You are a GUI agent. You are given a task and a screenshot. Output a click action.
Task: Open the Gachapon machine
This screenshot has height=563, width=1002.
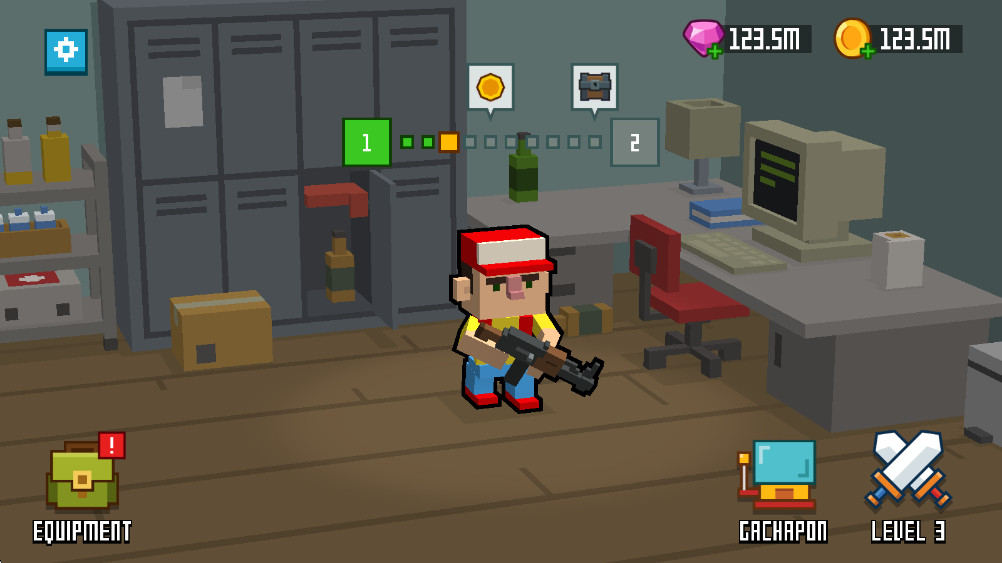pyautogui.click(x=781, y=475)
